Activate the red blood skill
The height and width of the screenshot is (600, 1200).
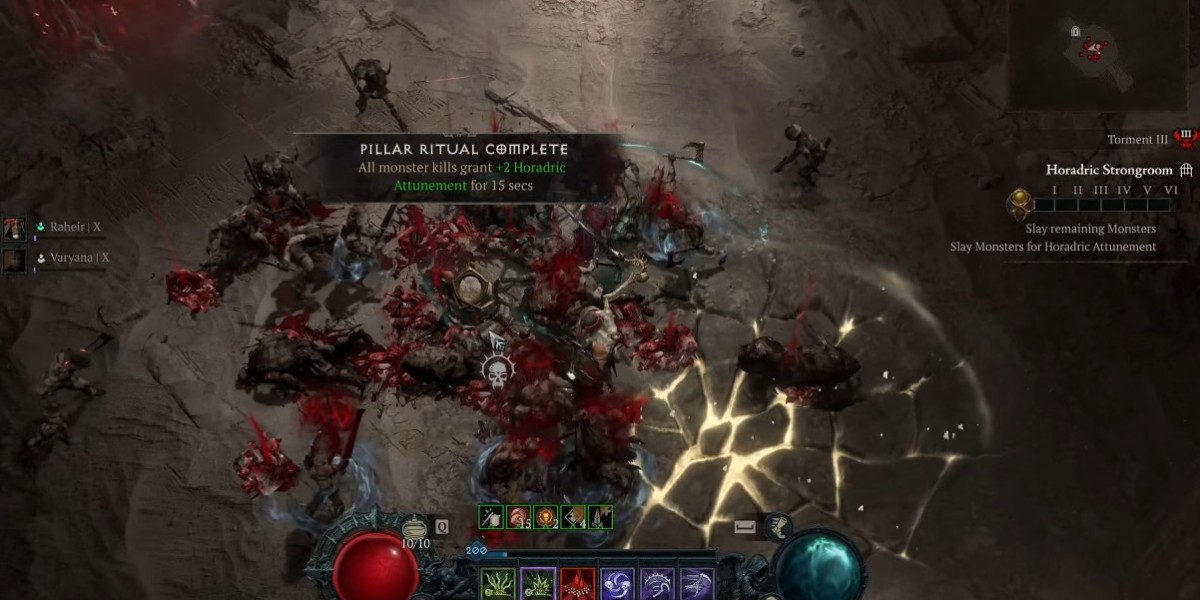(x=577, y=584)
